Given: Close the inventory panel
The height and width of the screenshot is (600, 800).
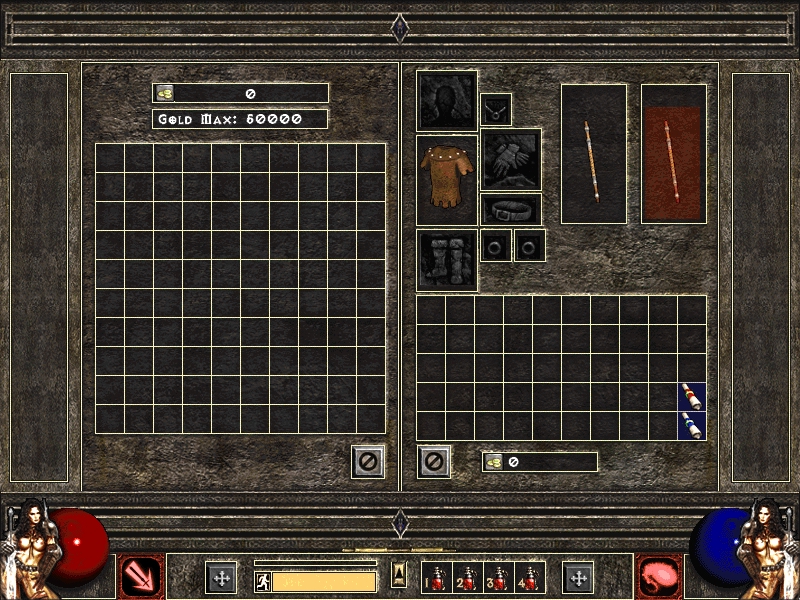Looking at the screenshot, I should point(434,461).
